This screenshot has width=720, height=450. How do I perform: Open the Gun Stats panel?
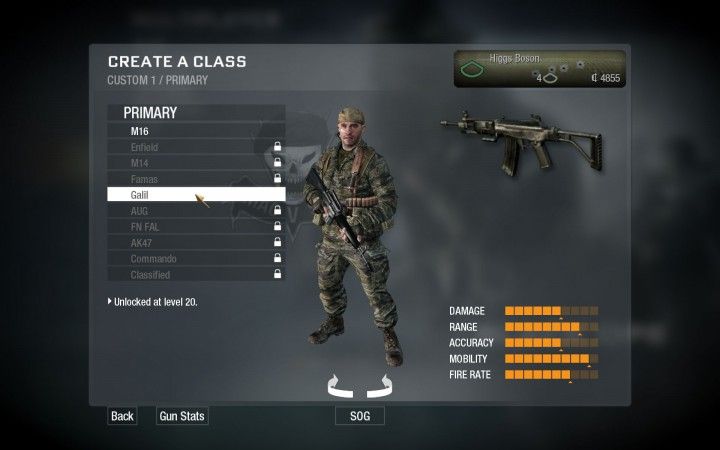[182, 416]
